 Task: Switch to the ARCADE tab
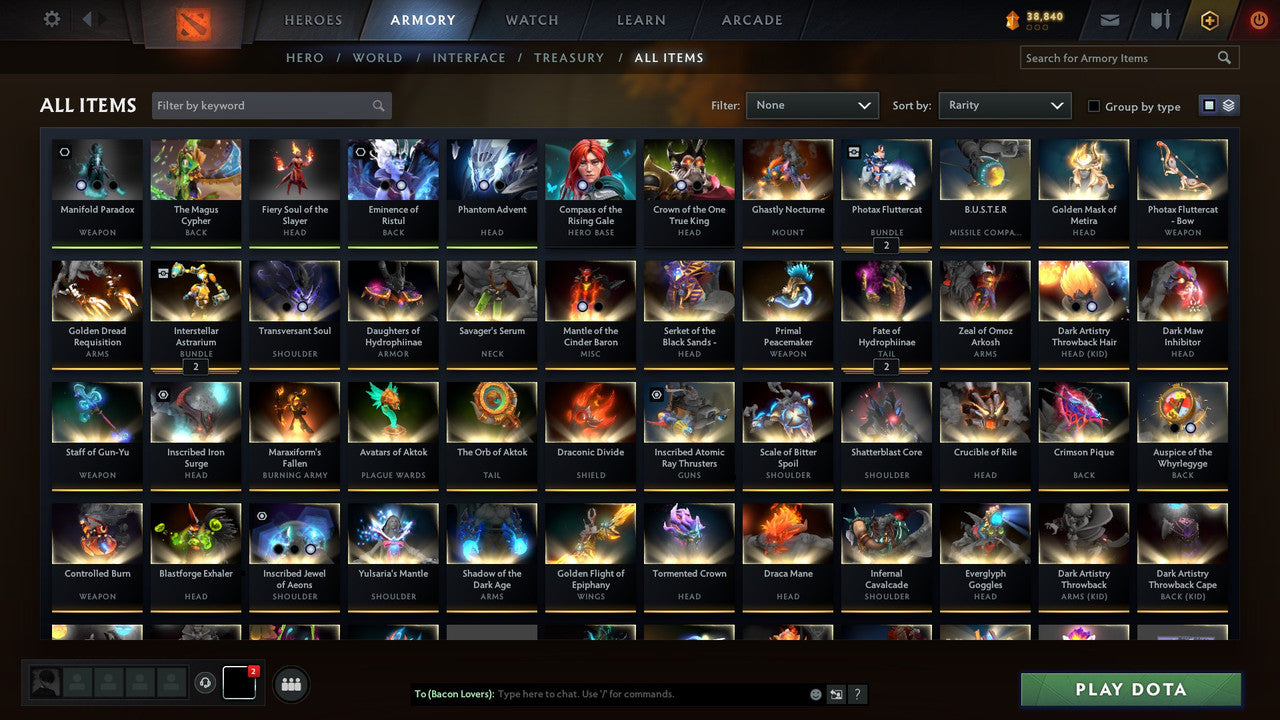[x=751, y=19]
